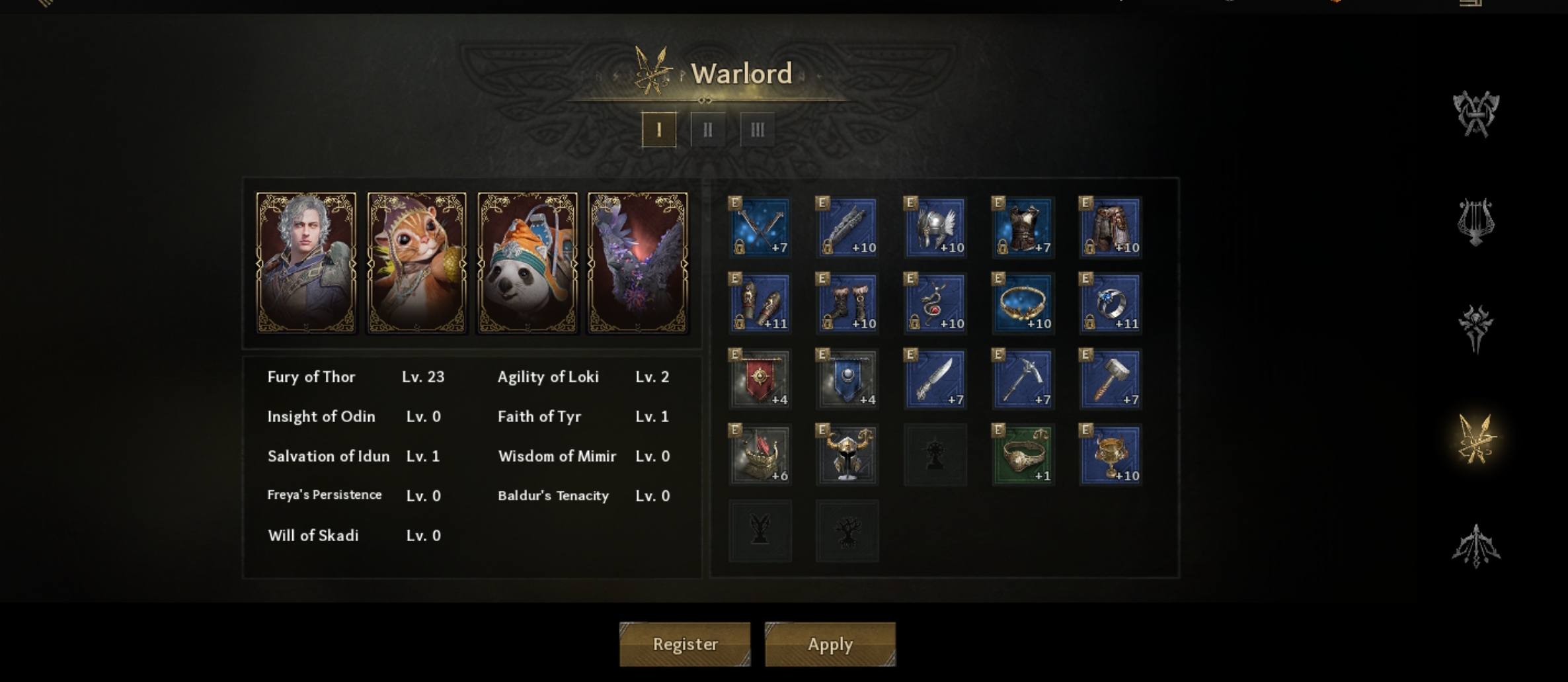Image resolution: width=1568 pixels, height=682 pixels.
Task: Switch to preset tab III
Action: pos(758,130)
